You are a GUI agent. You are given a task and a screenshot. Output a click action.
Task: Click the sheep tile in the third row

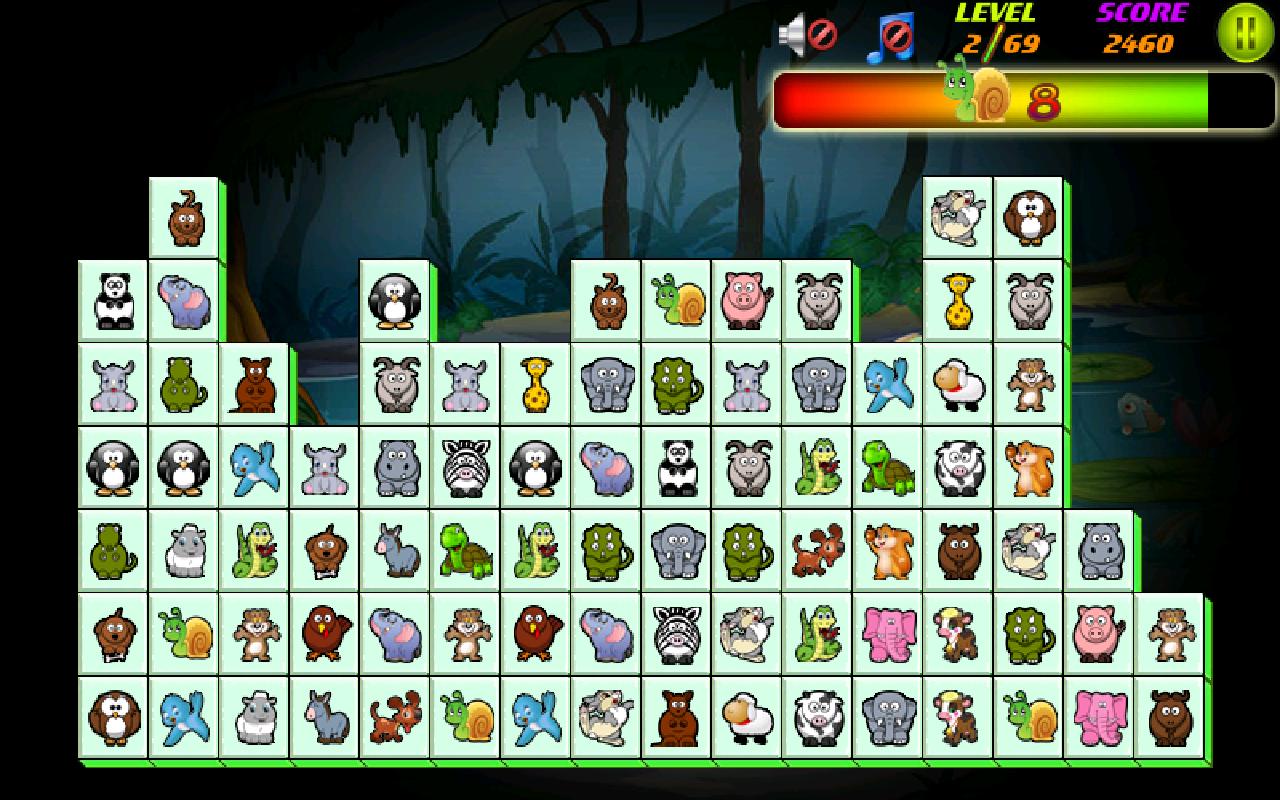coord(957,385)
